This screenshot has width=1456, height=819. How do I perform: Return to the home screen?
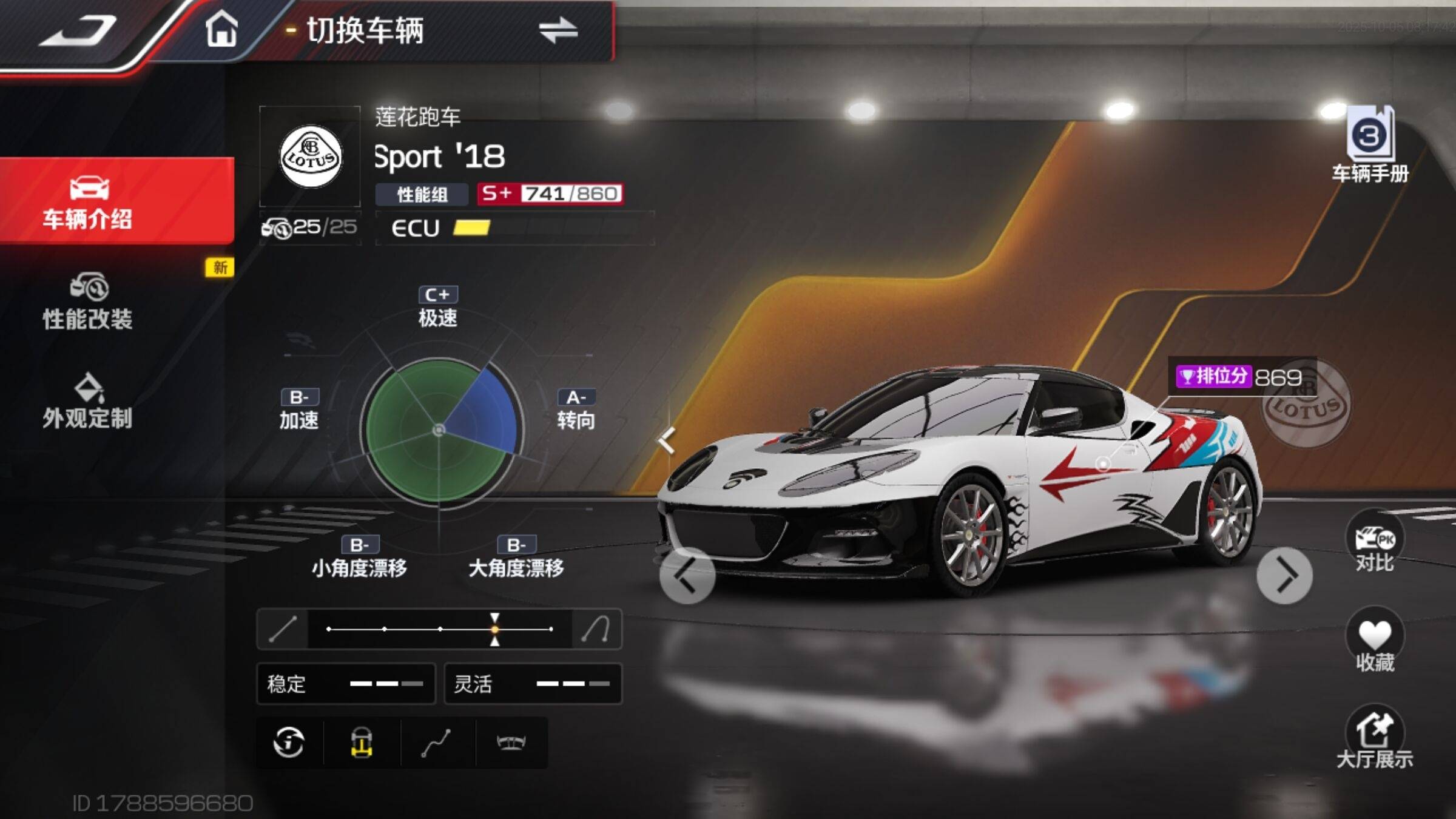click(221, 30)
